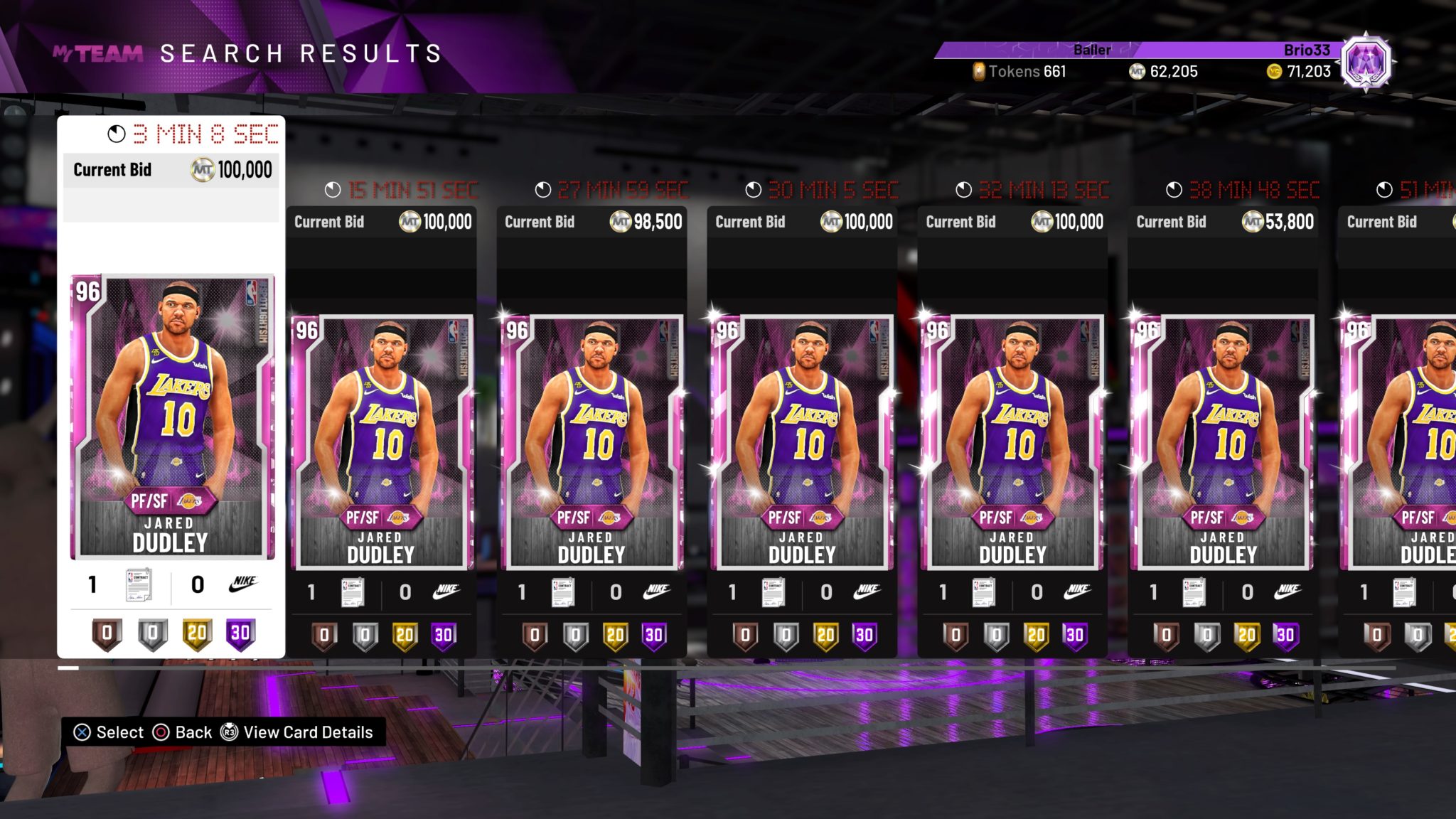Click the search results horizontal scrollbar

[725, 668]
